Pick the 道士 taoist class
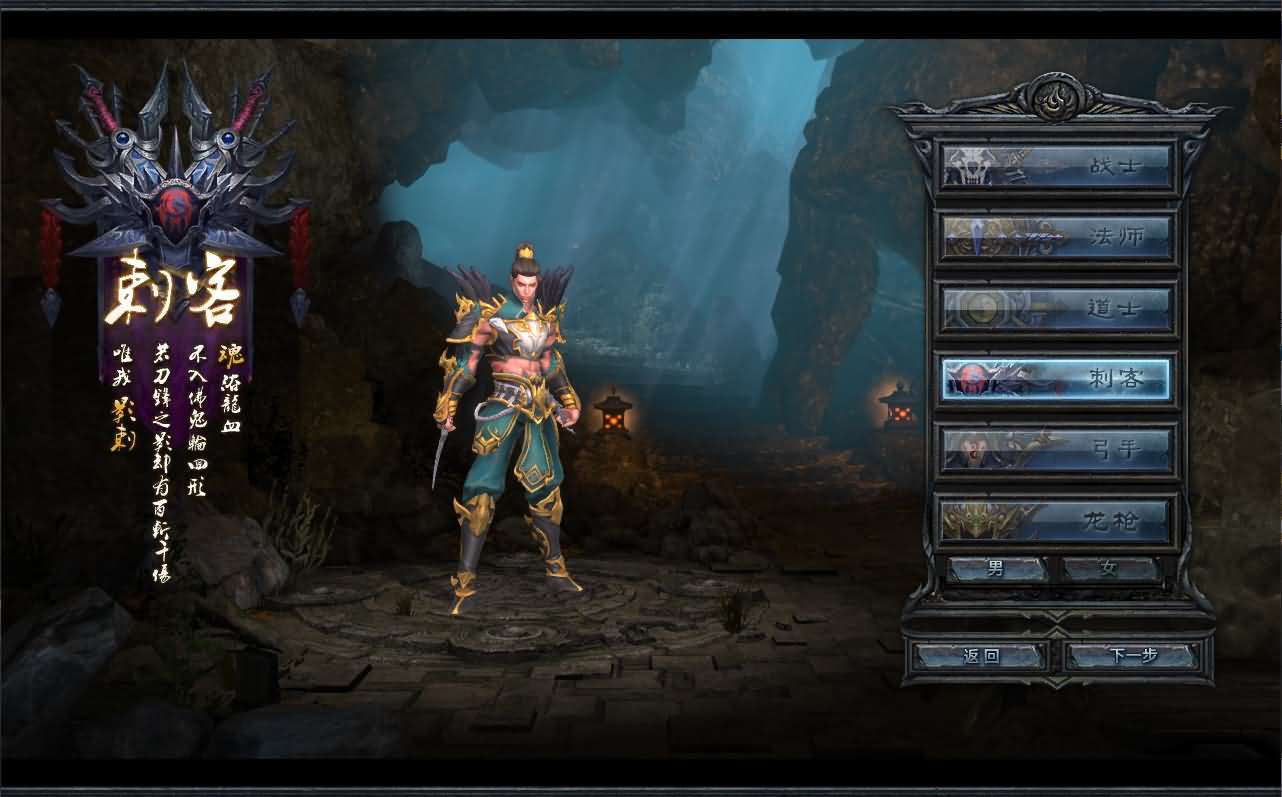Viewport: 1282px width, 797px height. [x=1056, y=309]
